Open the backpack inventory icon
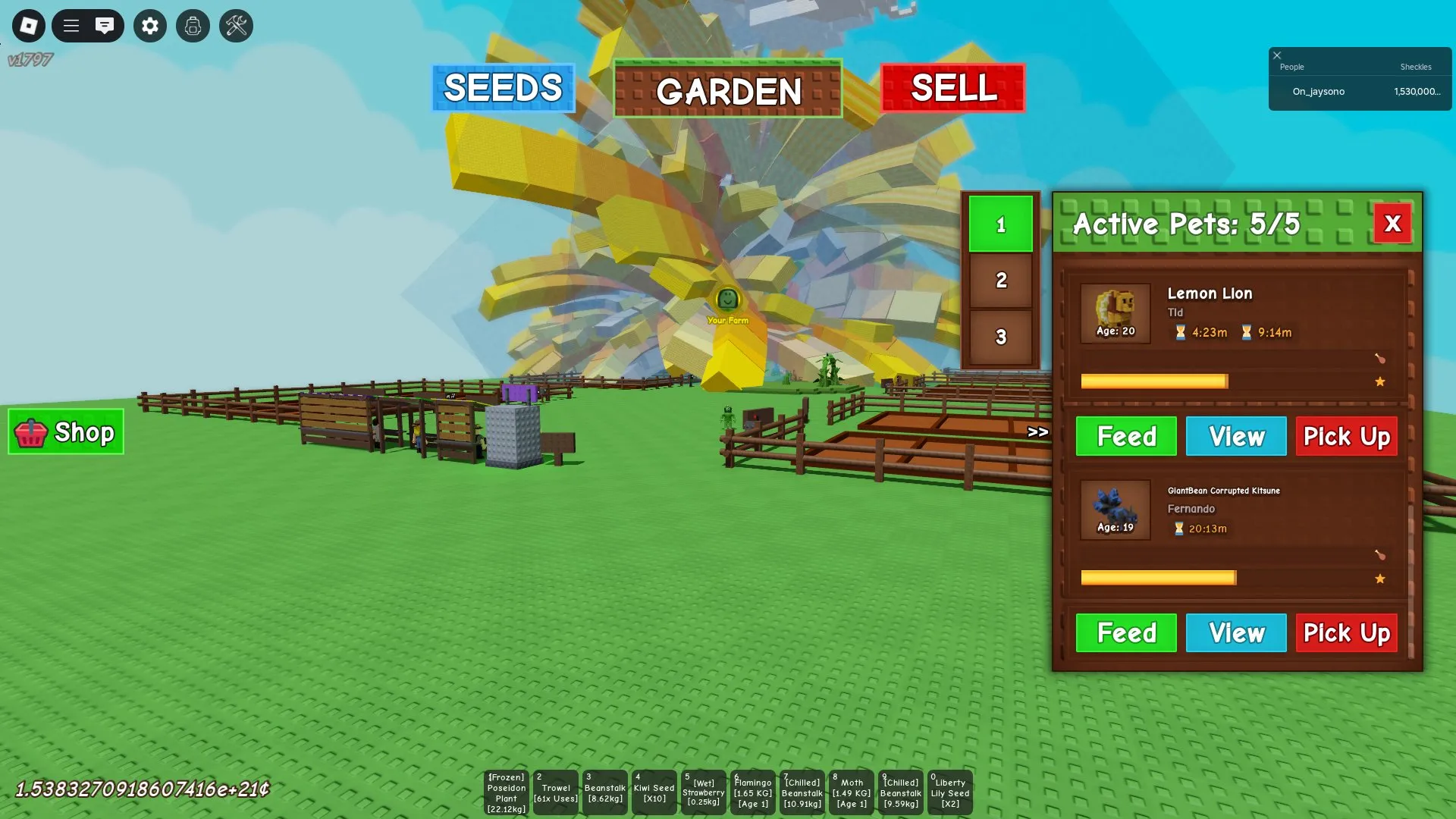The width and height of the screenshot is (1456, 819). click(193, 26)
